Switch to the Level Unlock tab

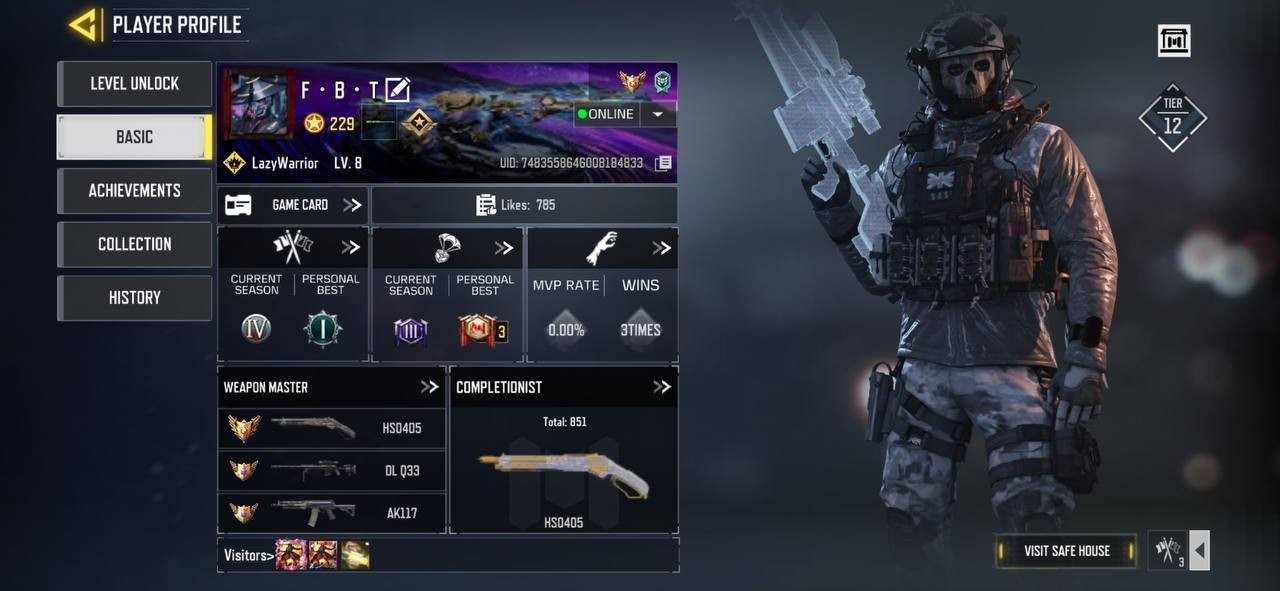(x=134, y=84)
